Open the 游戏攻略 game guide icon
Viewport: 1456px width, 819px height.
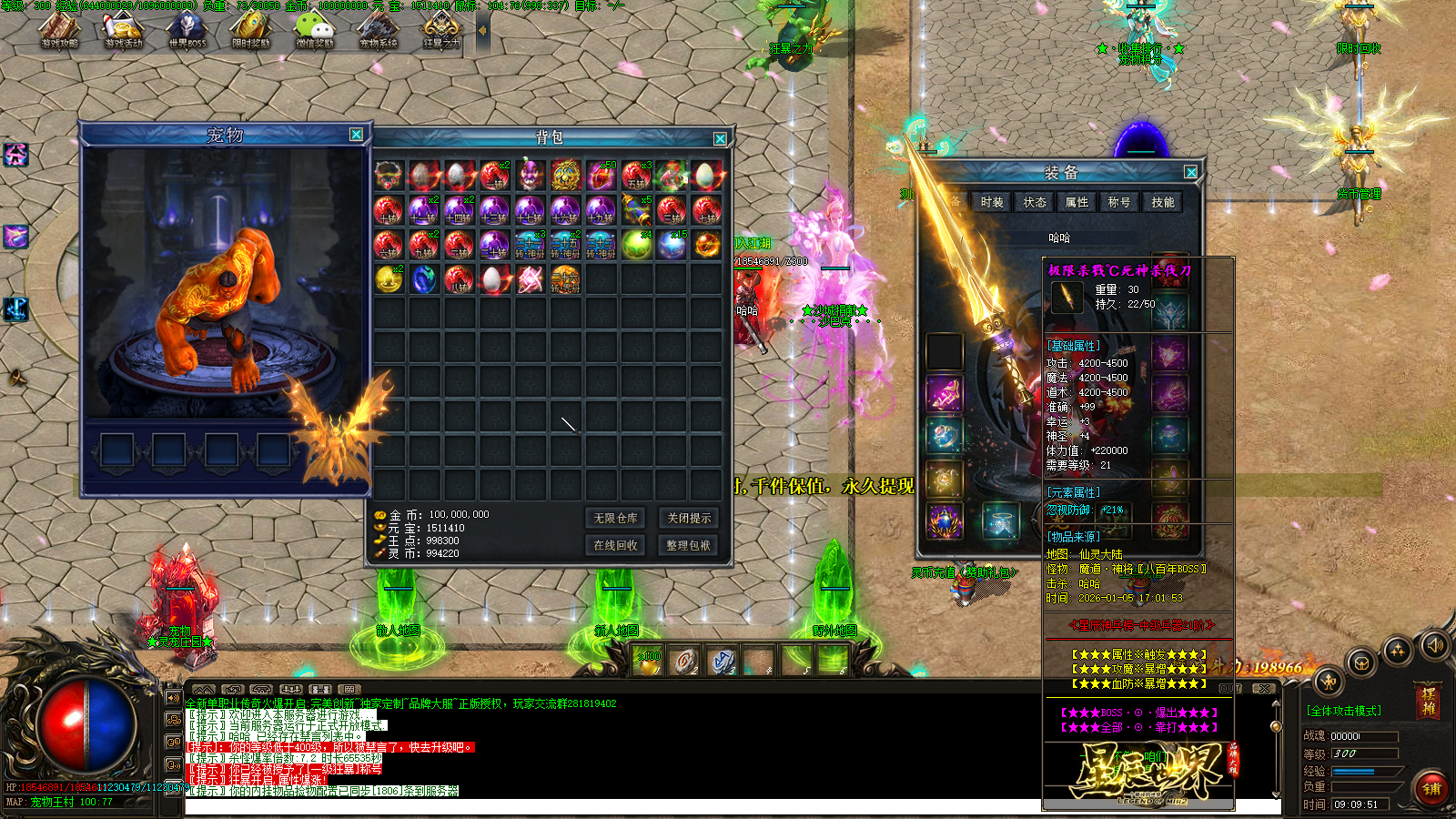(x=60, y=29)
